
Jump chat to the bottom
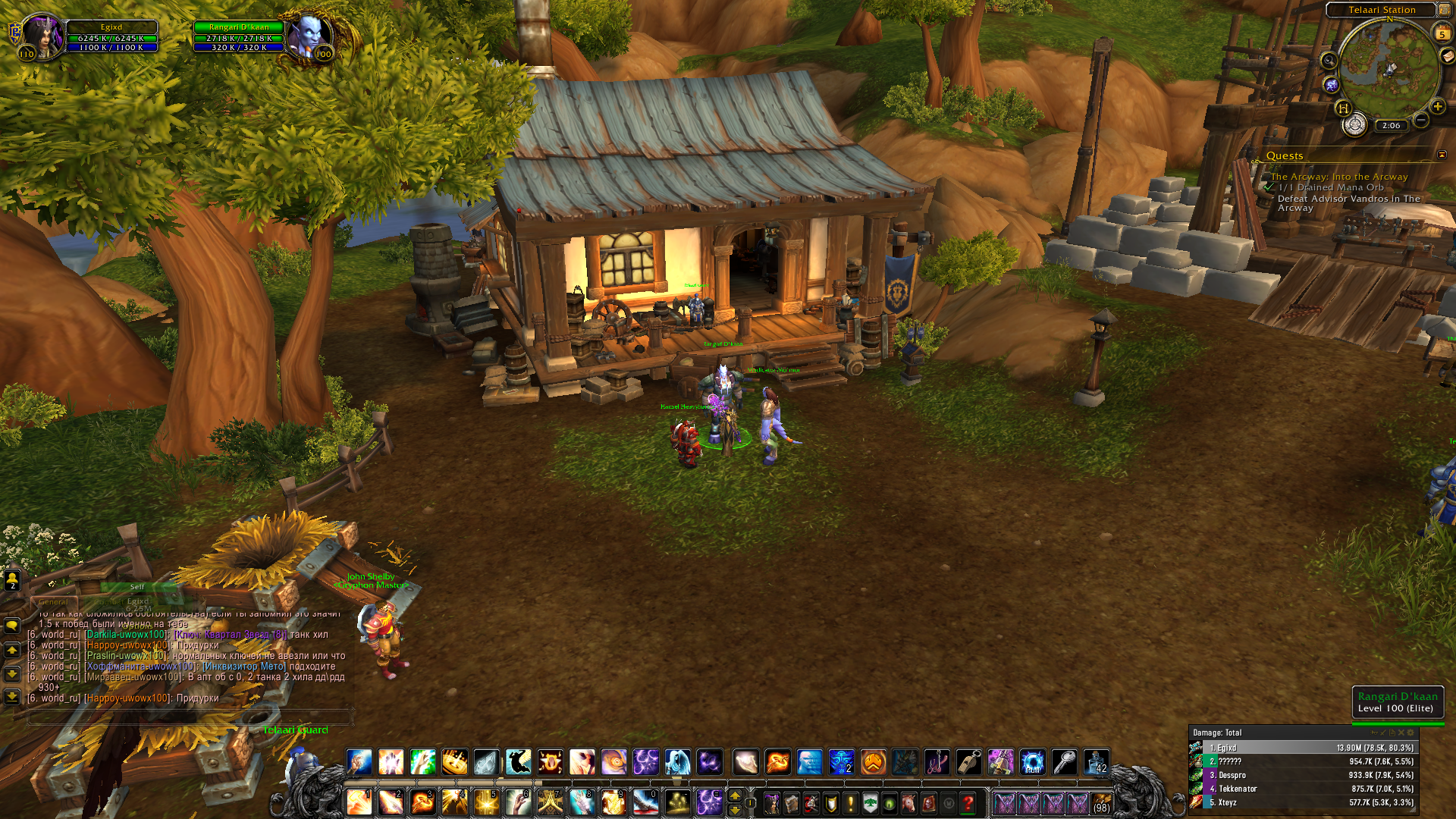click(12, 696)
